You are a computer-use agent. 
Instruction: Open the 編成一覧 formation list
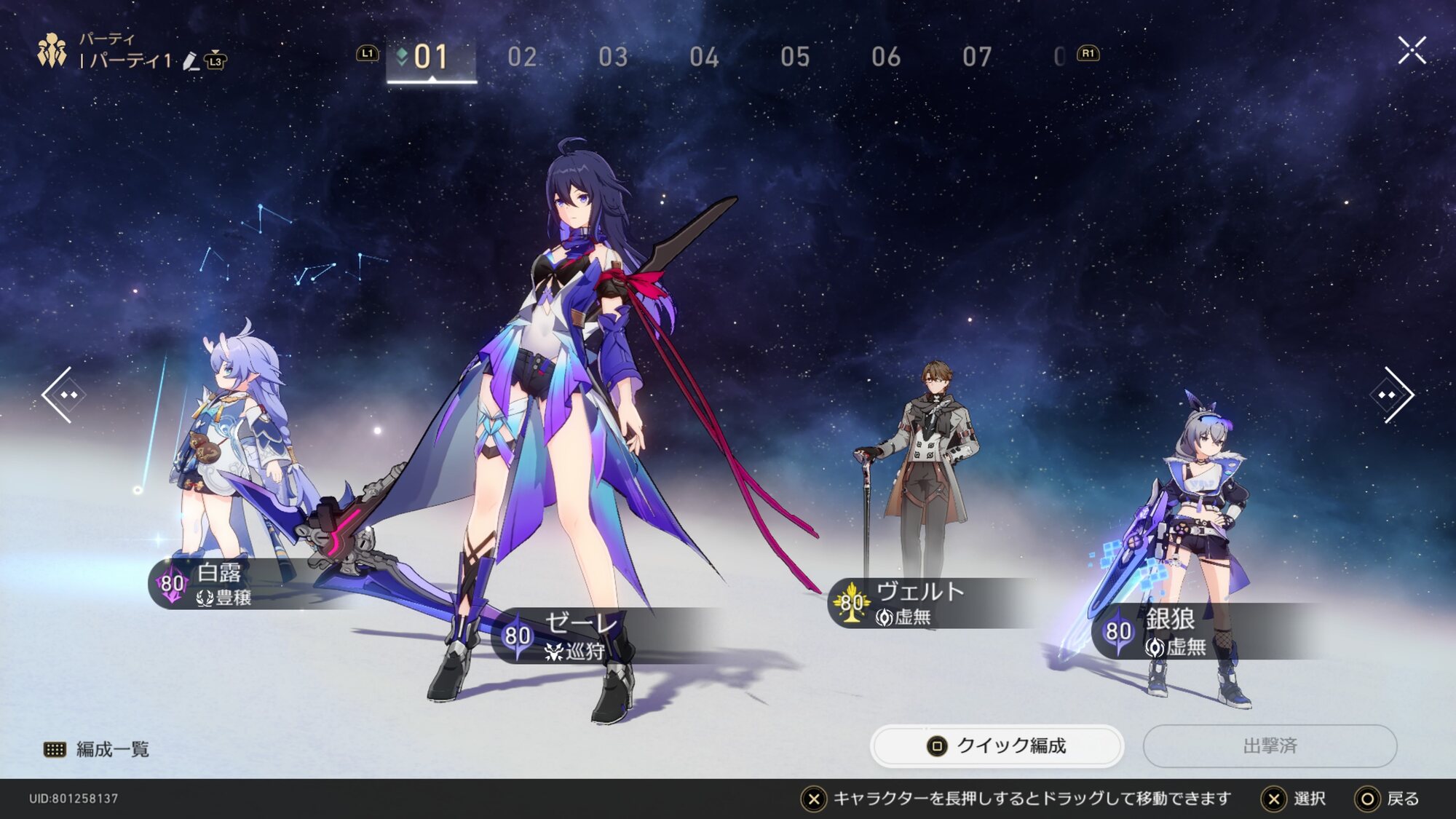tap(98, 749)
